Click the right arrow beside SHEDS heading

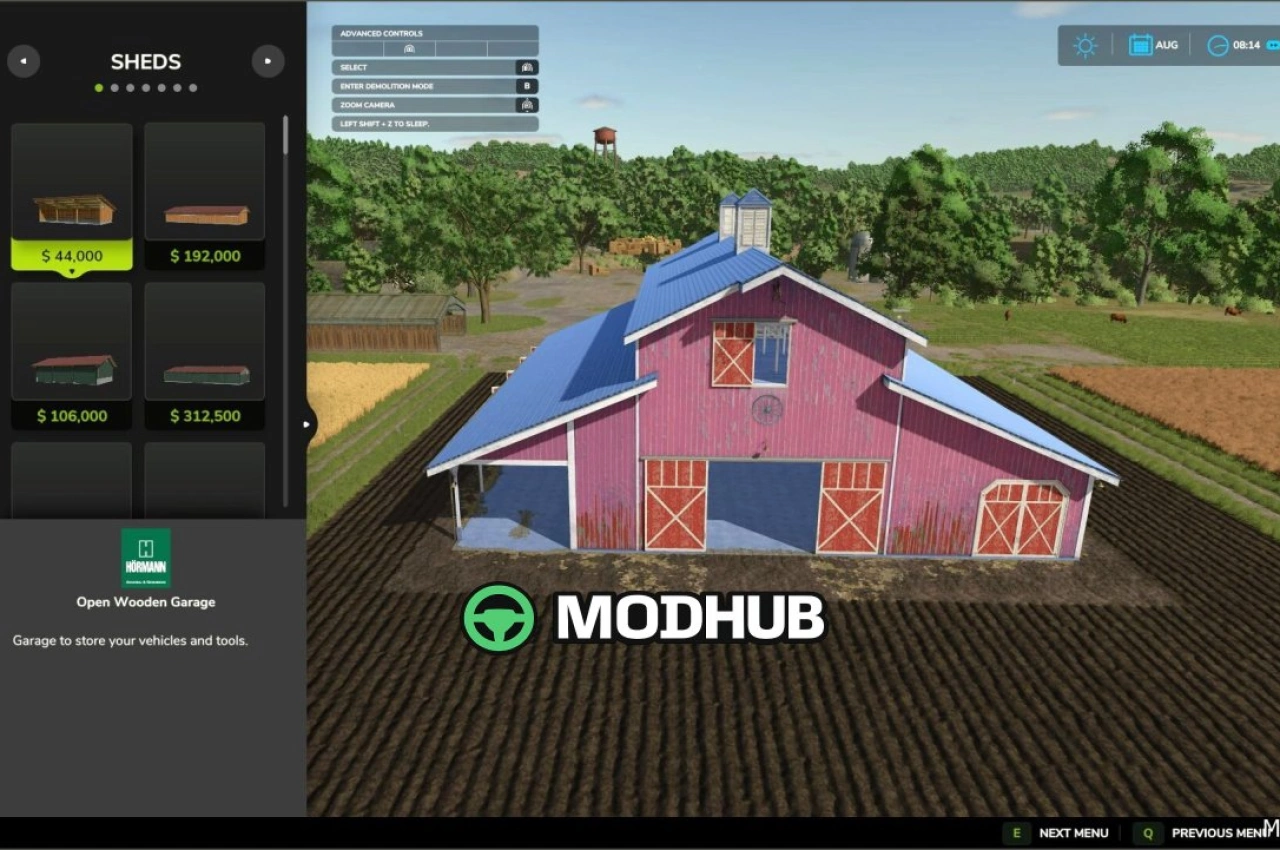coord(268,61)
